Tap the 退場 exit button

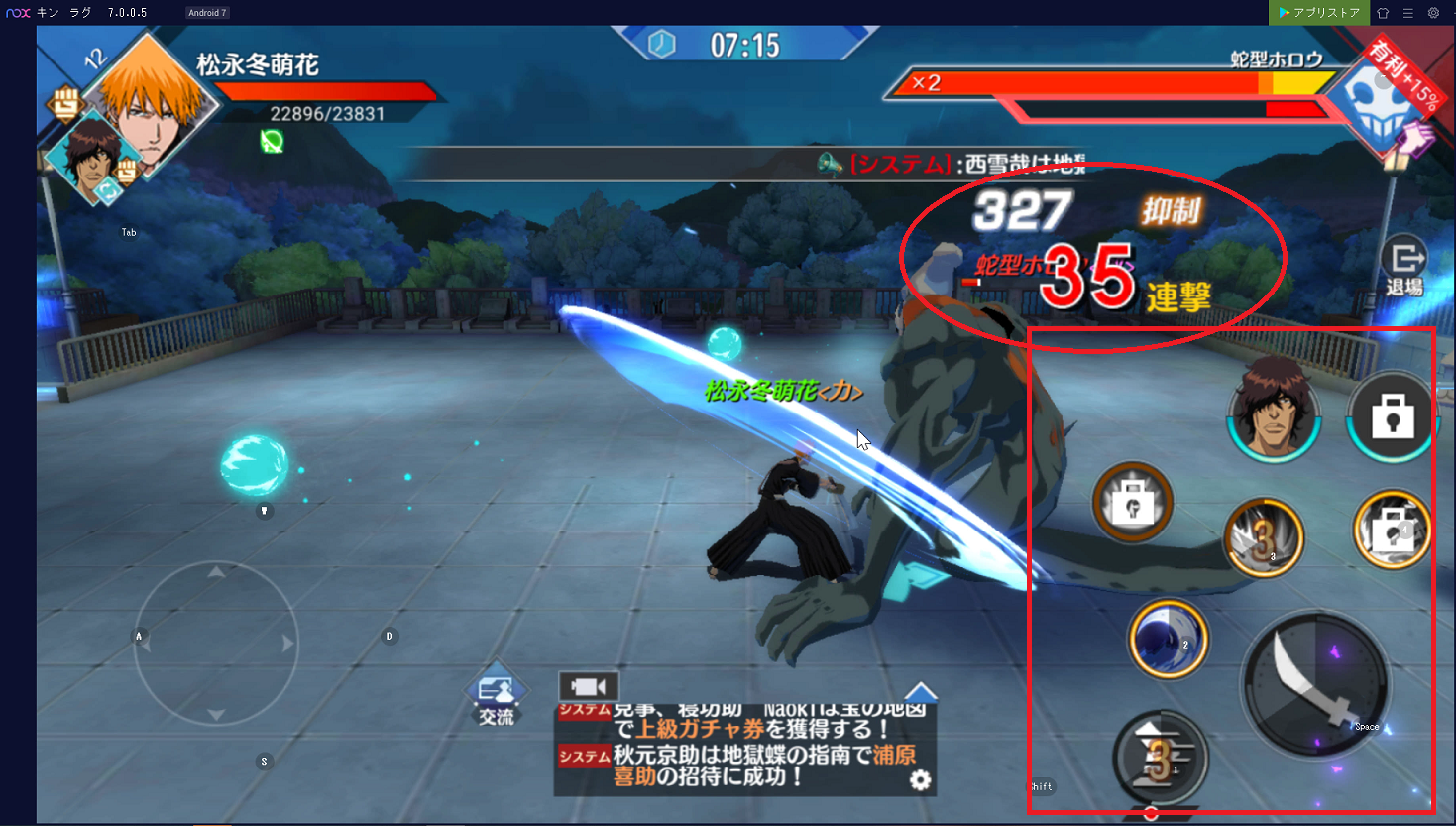point(1403,267)
